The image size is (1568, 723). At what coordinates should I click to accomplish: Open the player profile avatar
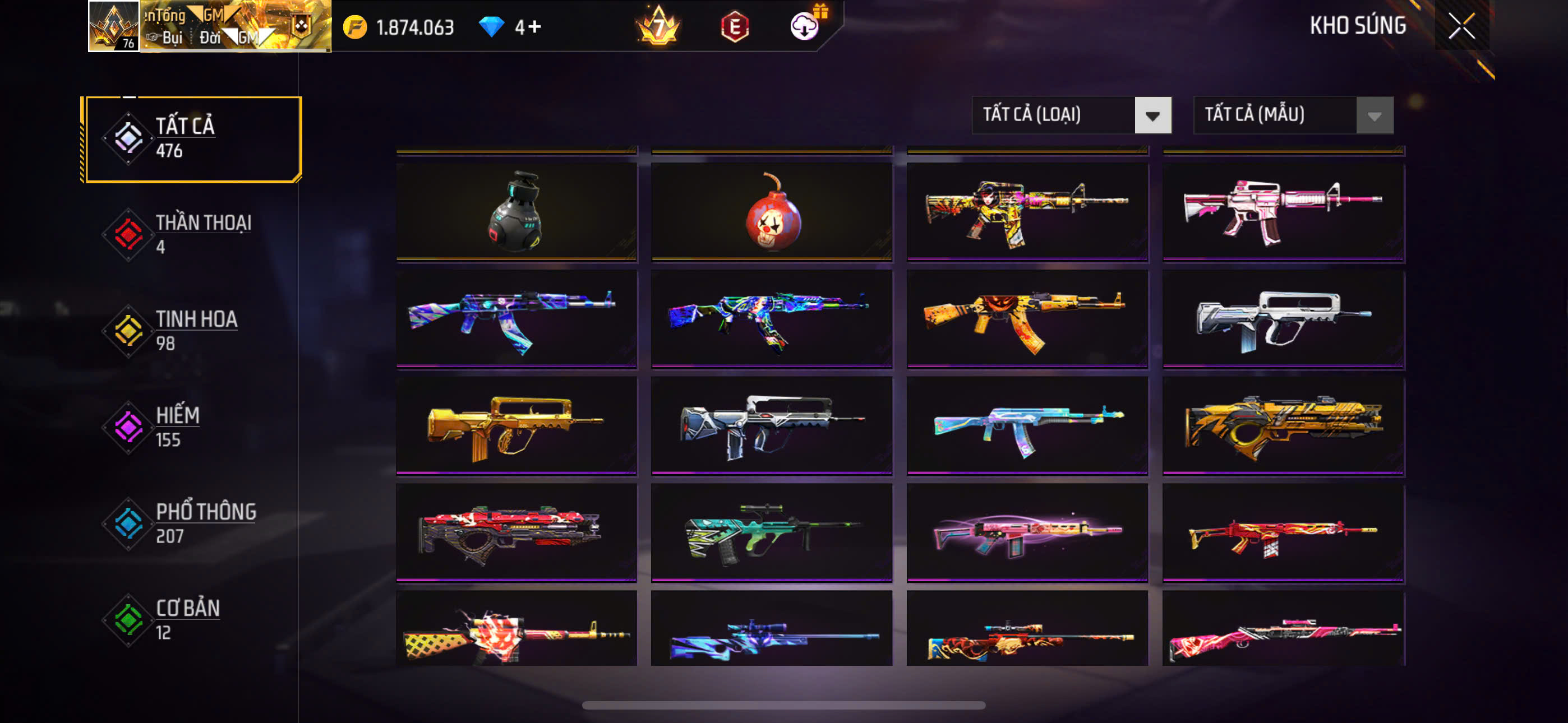[x=114, y=26]
